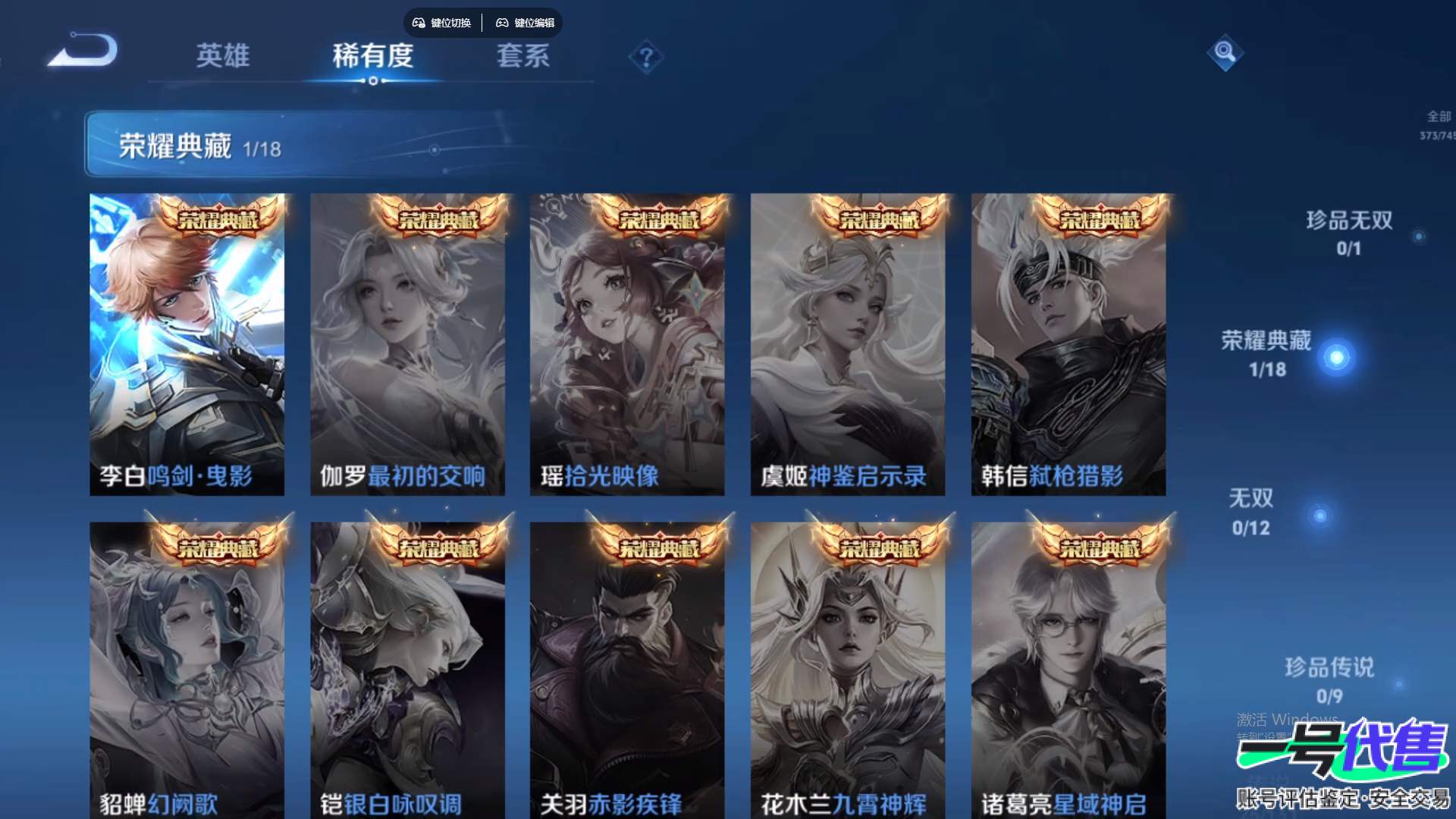The image size is (1456, 819).
Task: View the 瑶 拾光映像 skin card
Action: click(x=627, y=345)
